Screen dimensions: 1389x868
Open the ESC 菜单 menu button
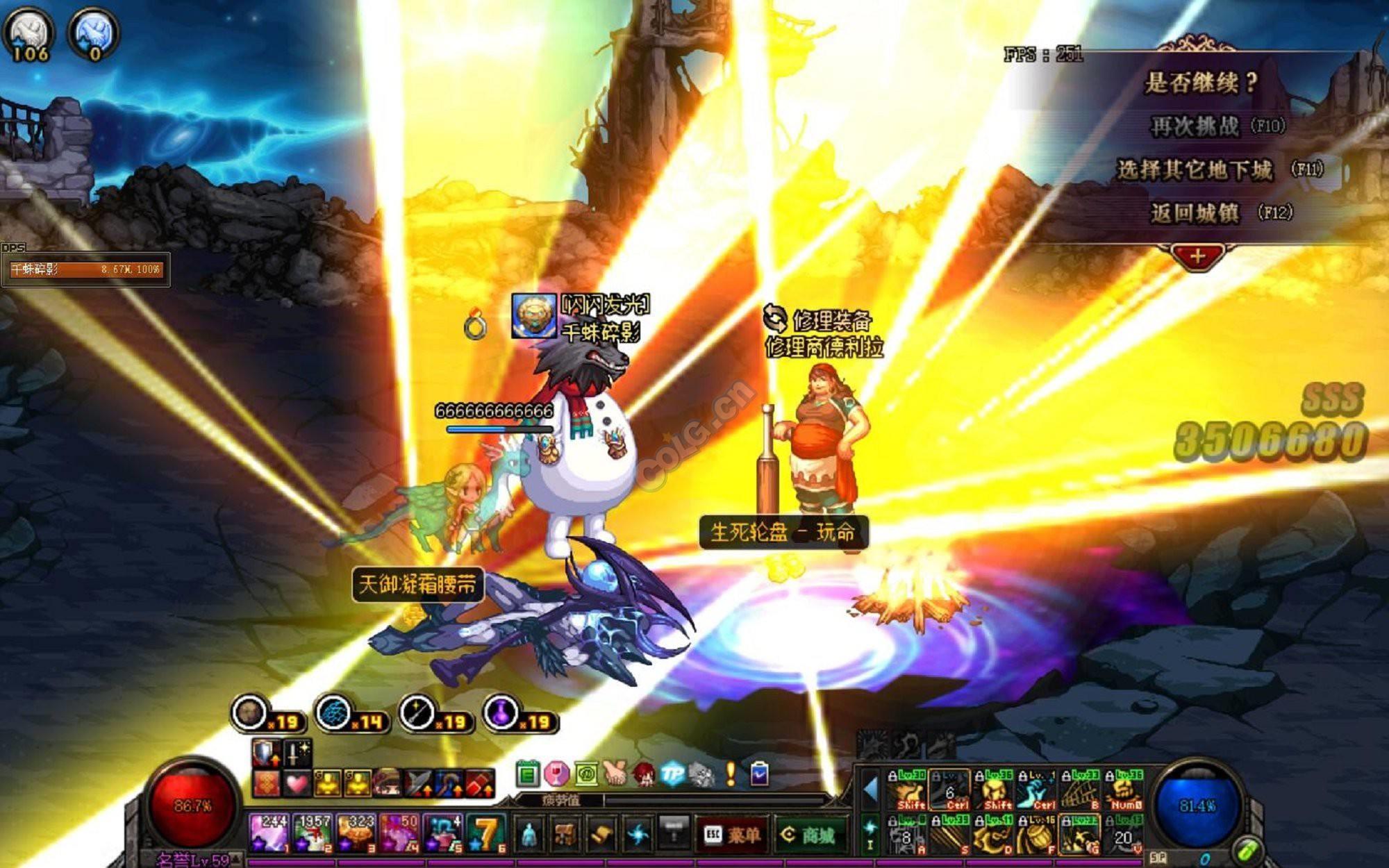pos(731,835)
